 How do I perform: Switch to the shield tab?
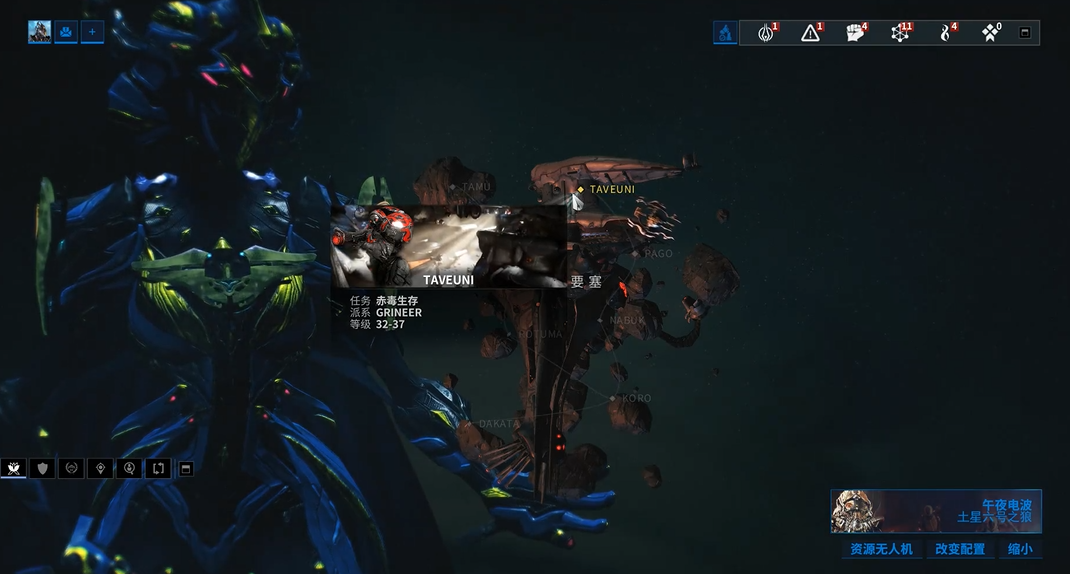[42, 468]
